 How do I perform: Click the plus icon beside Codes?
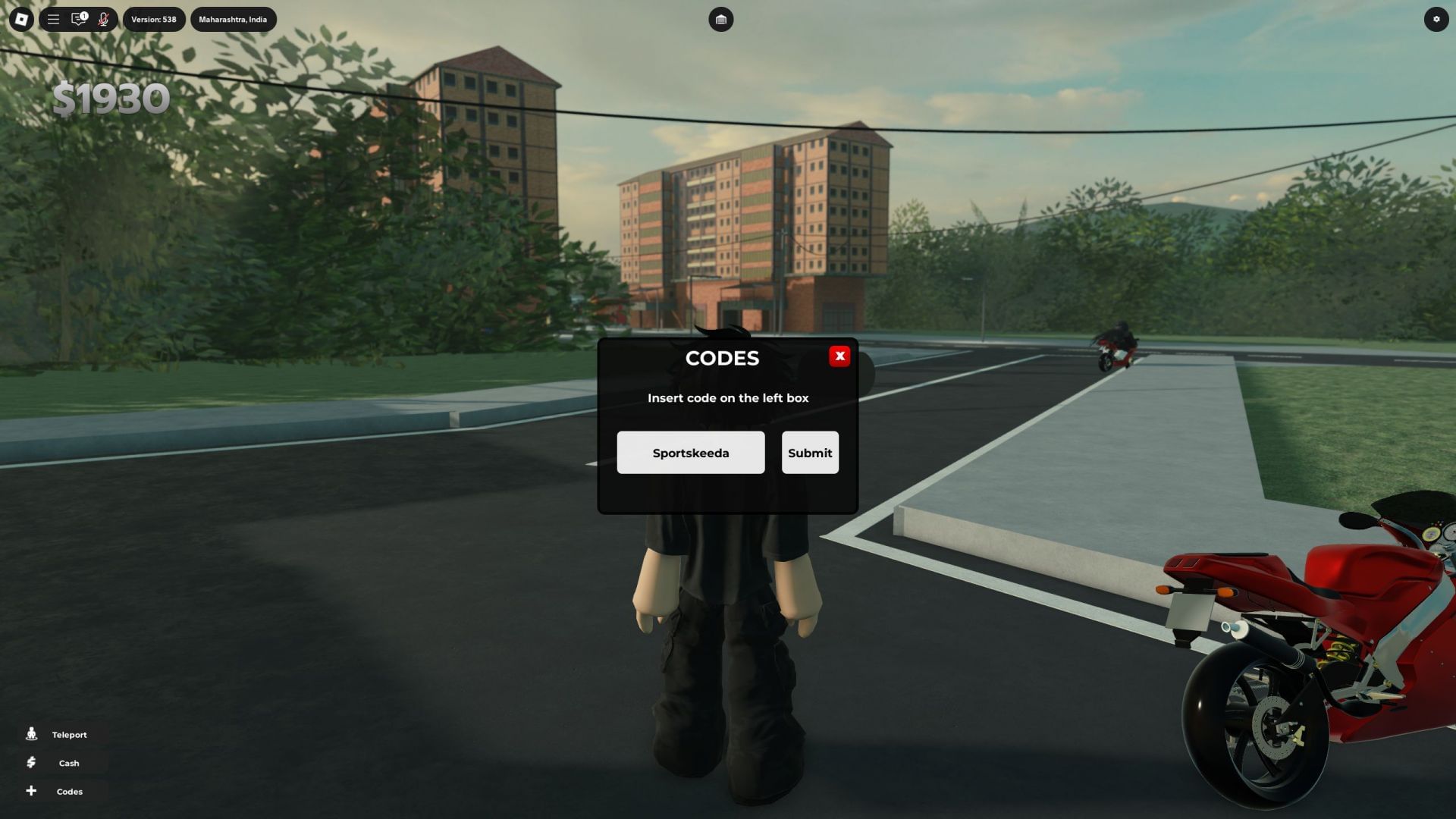pyautogui.click(x=31, y=791)
